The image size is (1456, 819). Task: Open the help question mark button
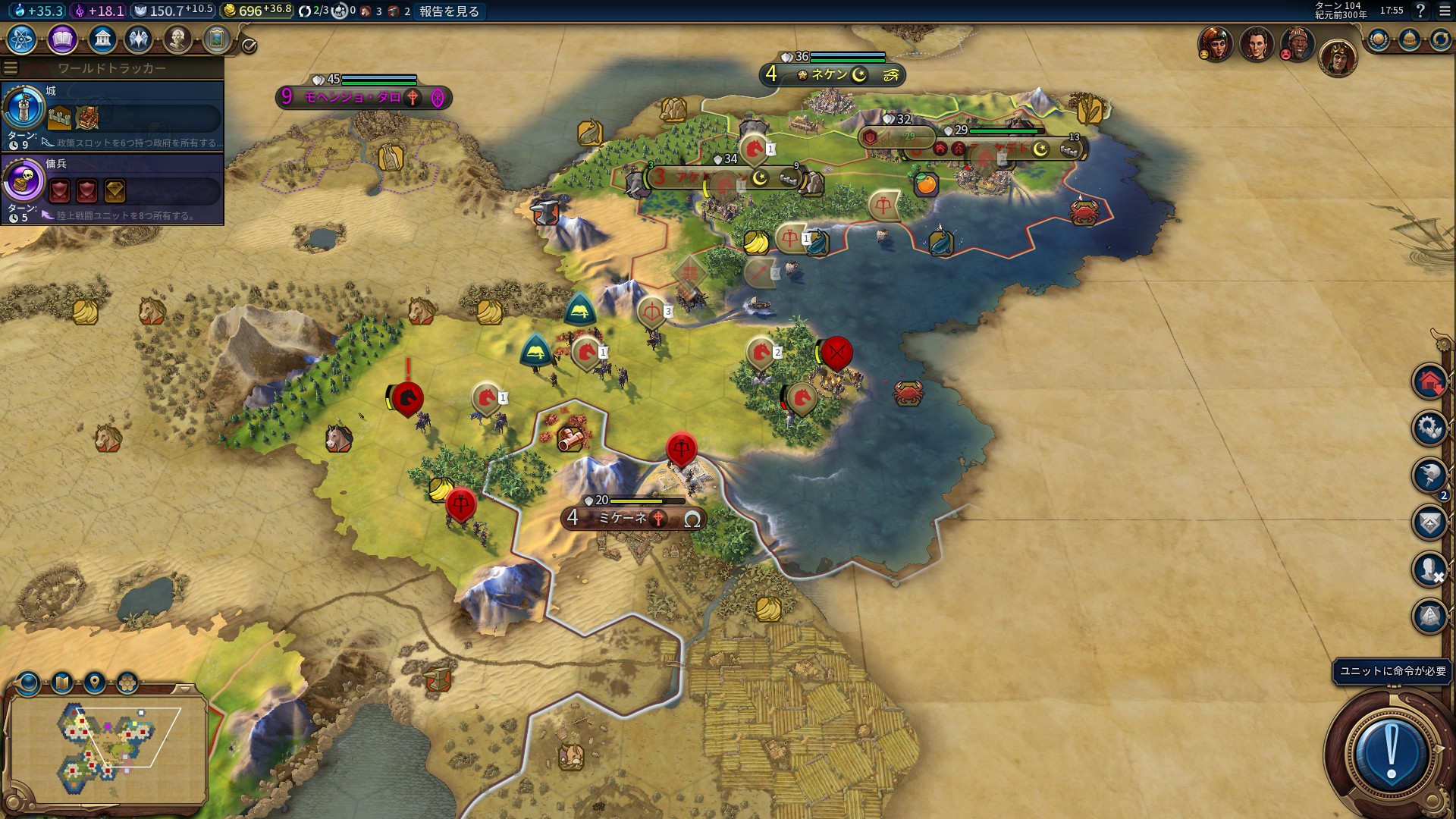pyautogui.click(x=1420, y=11)
